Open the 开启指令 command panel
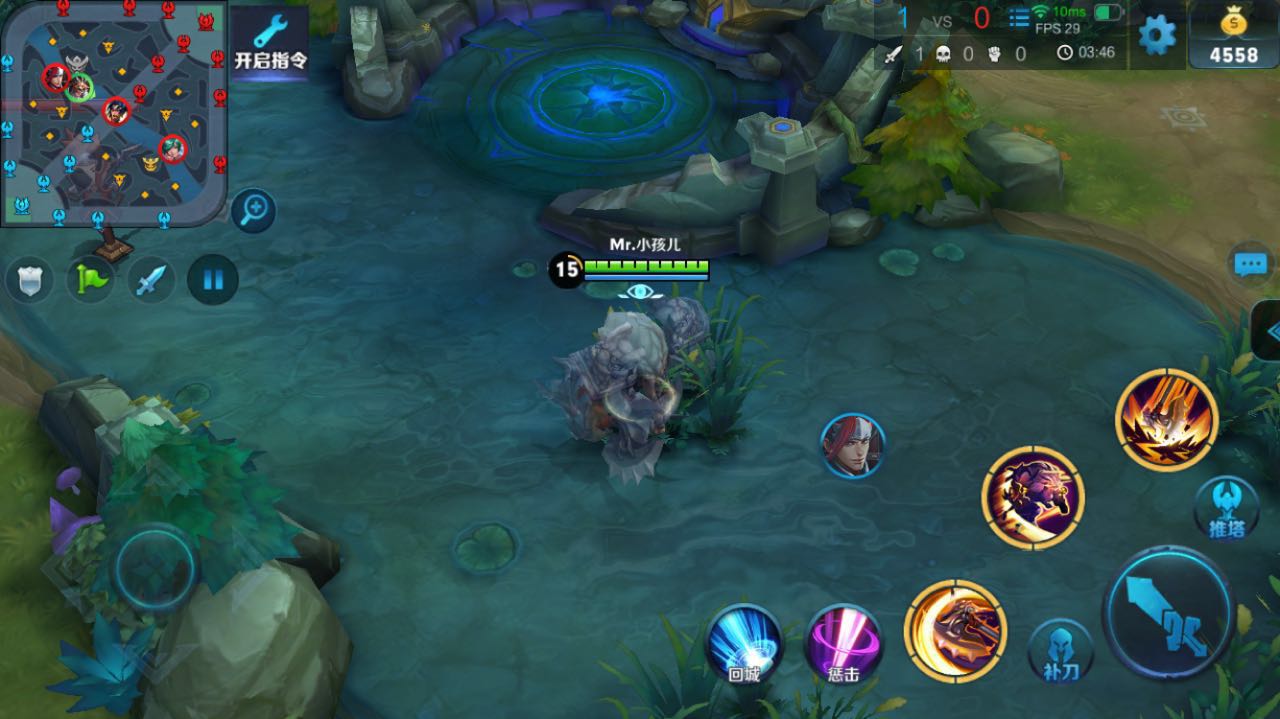This screenshot has height=719, width=1280. [x=269, y=45]
